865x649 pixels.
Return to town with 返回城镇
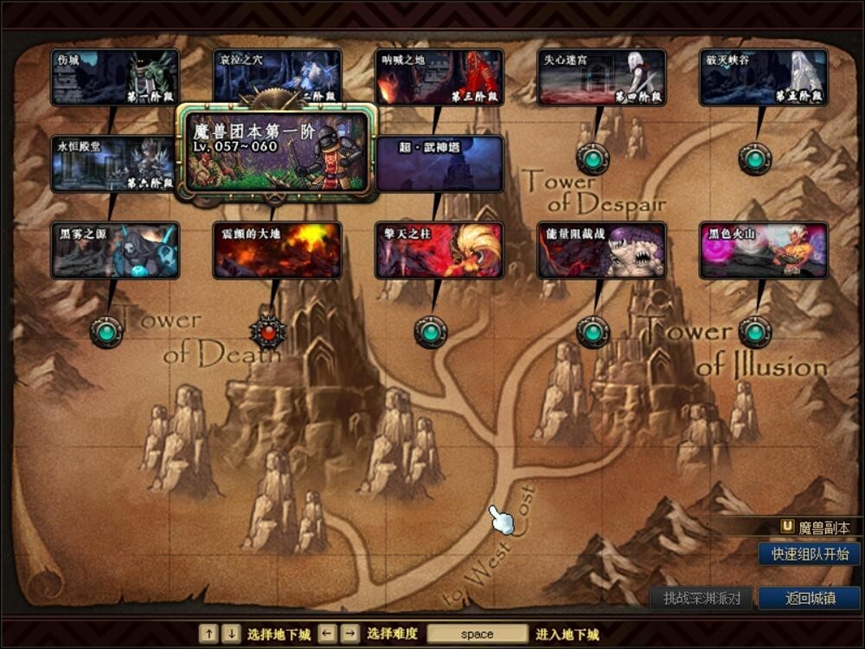tap(809, 598)
